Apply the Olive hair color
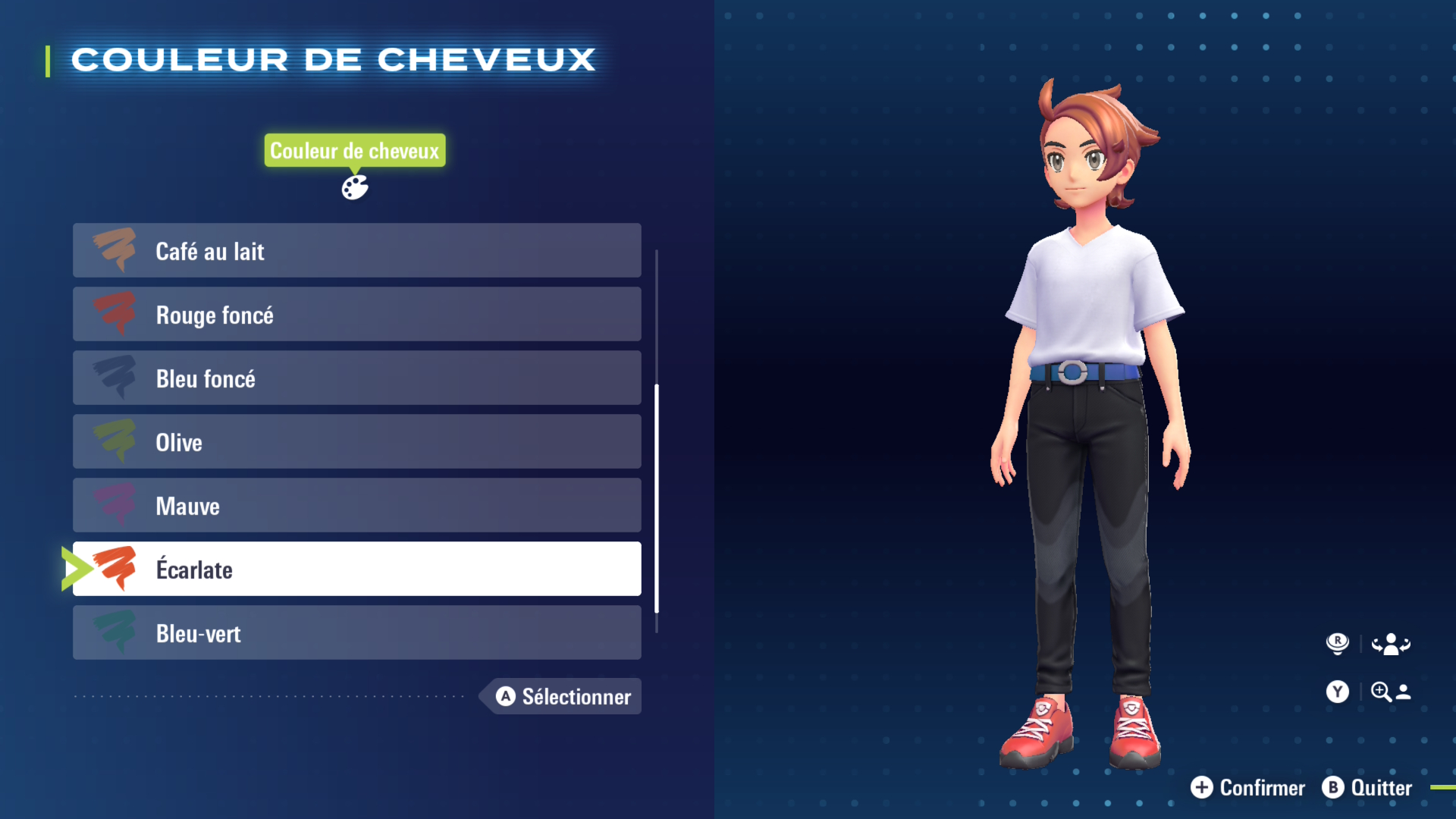1456x819 pixels. coord(356,442)
